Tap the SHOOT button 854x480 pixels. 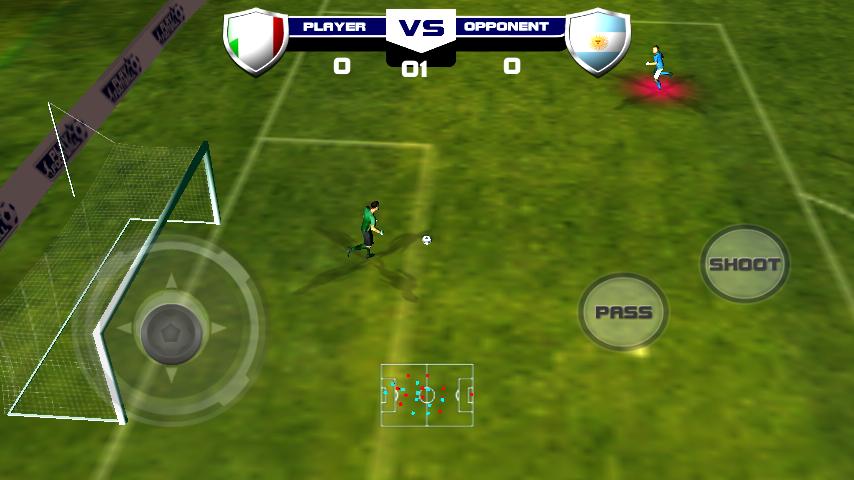744,265
